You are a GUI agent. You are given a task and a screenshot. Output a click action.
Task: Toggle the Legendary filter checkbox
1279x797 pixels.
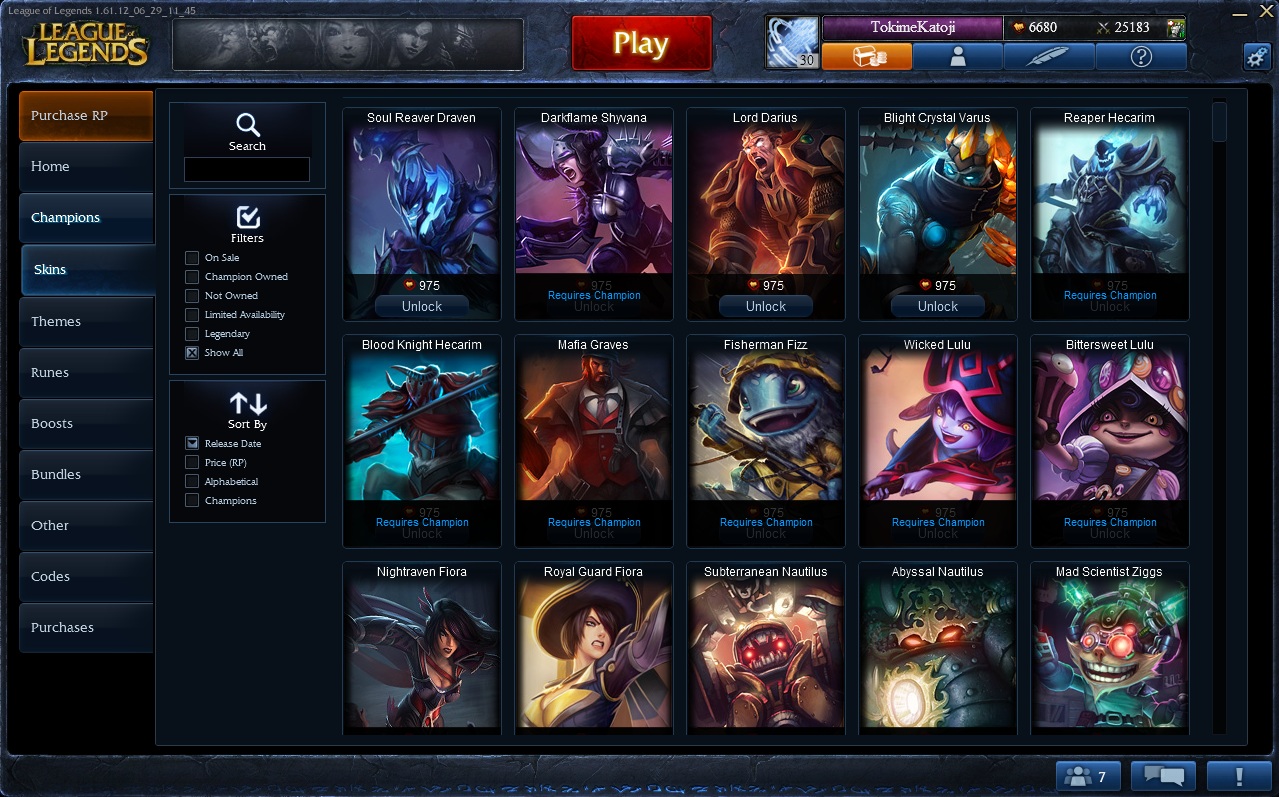(192, 334)
